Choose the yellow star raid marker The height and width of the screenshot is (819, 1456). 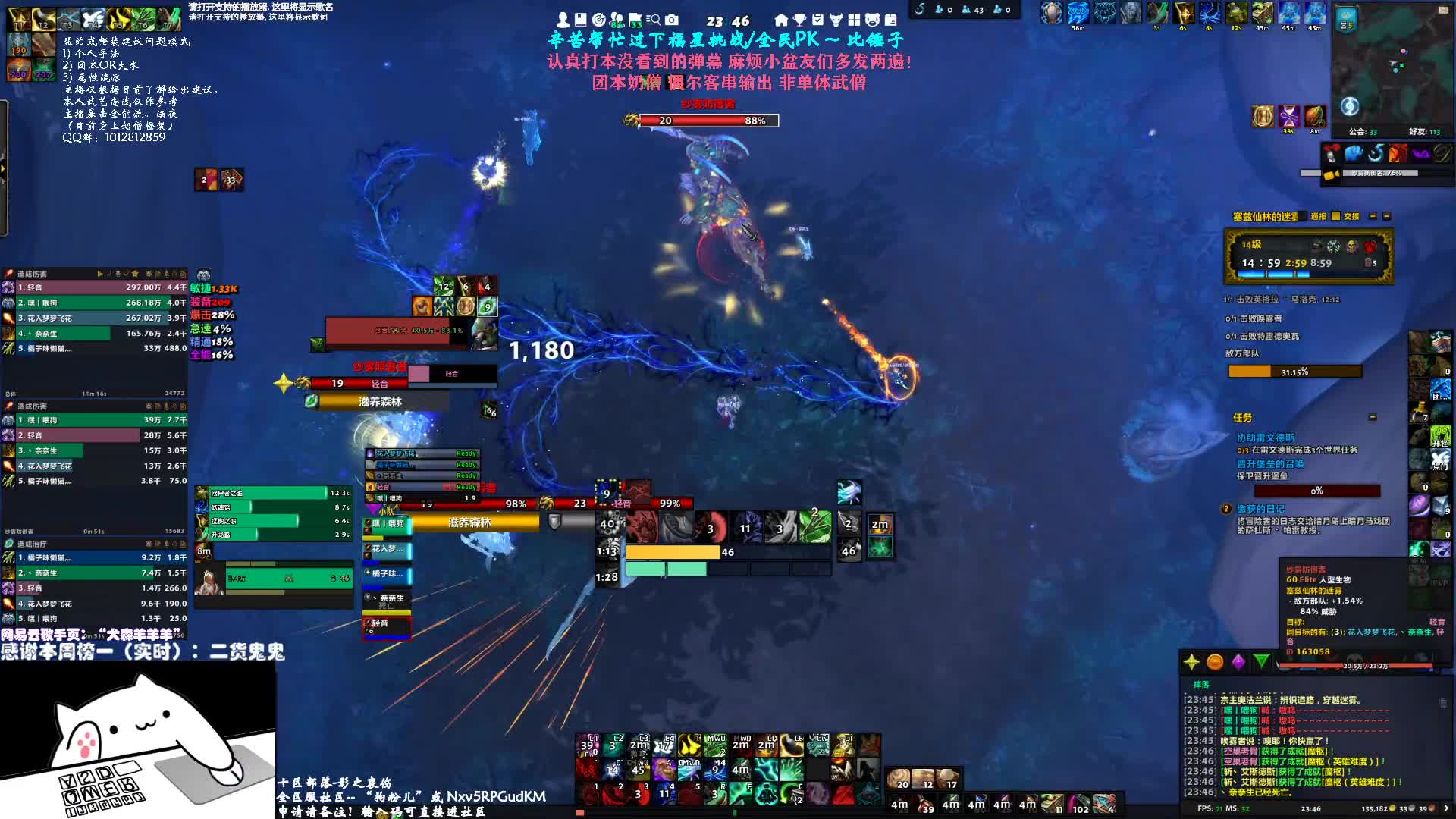coord(1191,662)
